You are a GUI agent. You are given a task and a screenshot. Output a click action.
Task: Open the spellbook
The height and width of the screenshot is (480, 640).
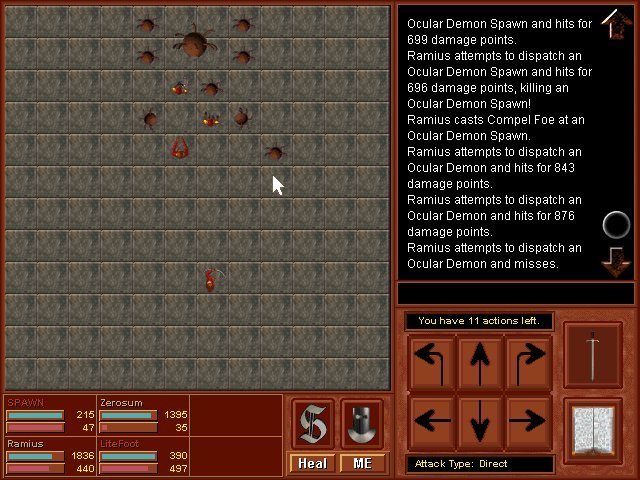click(593, 430)
